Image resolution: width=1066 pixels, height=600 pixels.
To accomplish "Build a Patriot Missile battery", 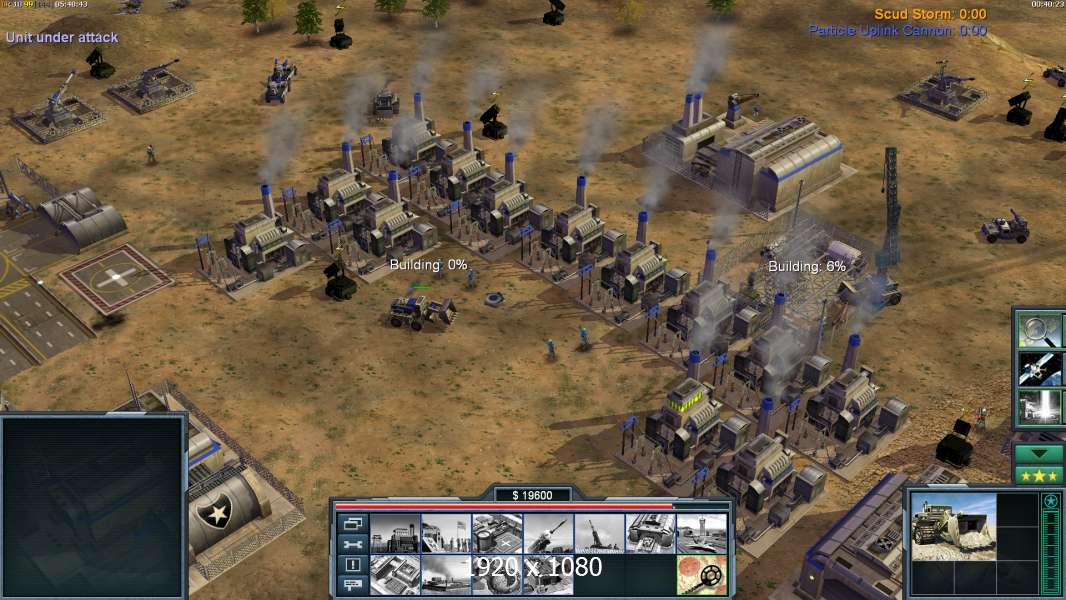I will pos(547,533).
